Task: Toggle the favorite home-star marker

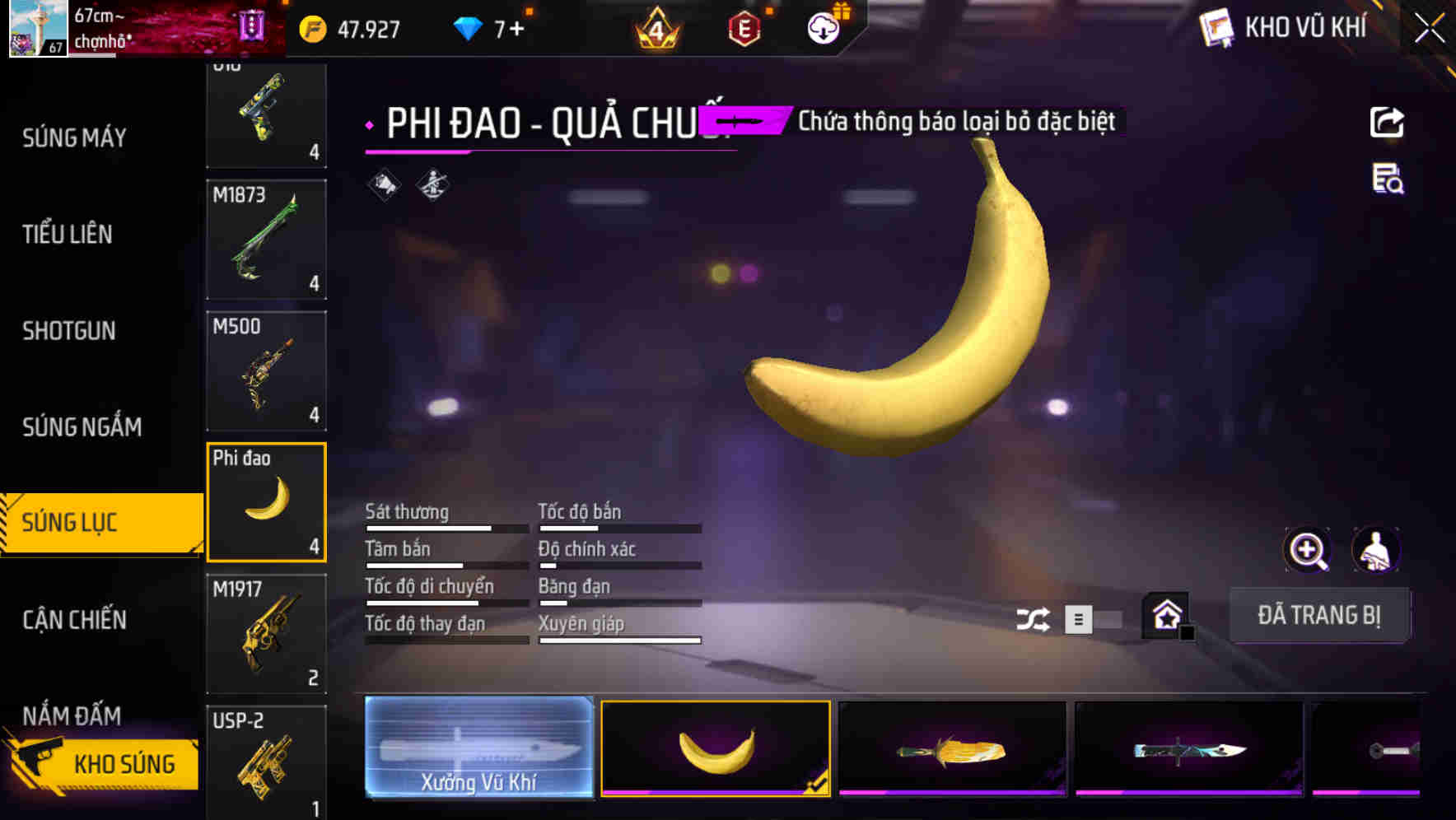Action: 1164,615
